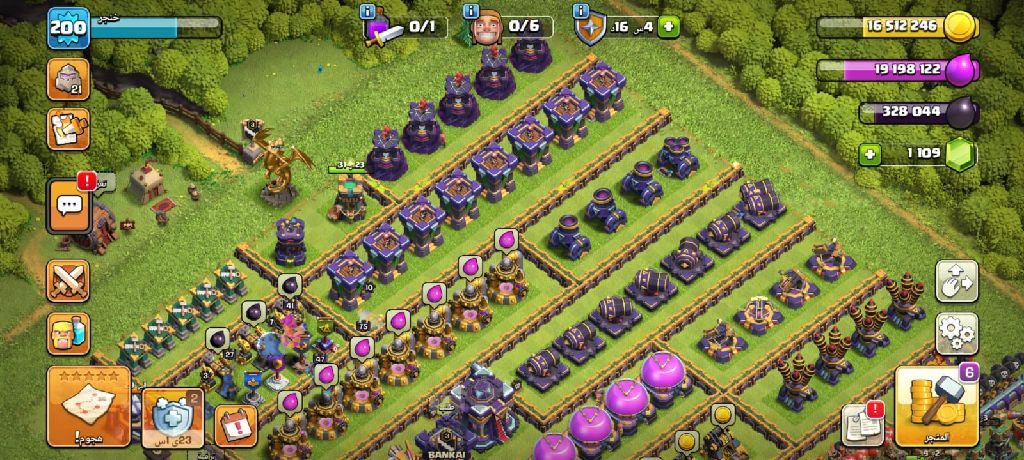The width and height of the screenshot is (1024, 460).
Task: Open the barbarian face army button
Action: 68,333
